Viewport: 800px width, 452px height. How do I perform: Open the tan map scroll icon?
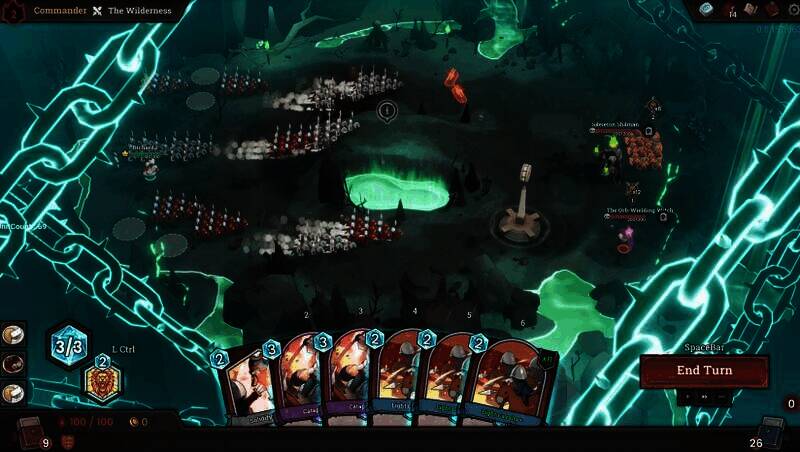coord(750,10)
